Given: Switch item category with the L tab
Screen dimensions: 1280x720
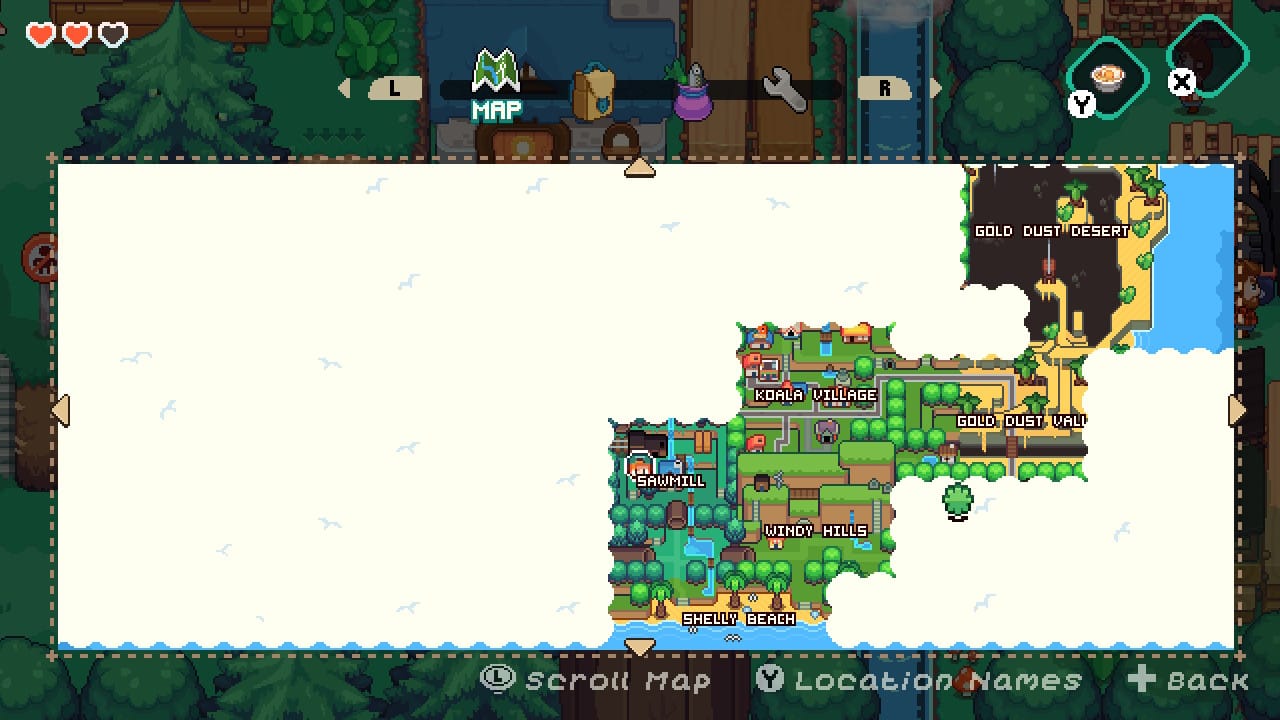Looking at the screenshot, I should (393, 89).
